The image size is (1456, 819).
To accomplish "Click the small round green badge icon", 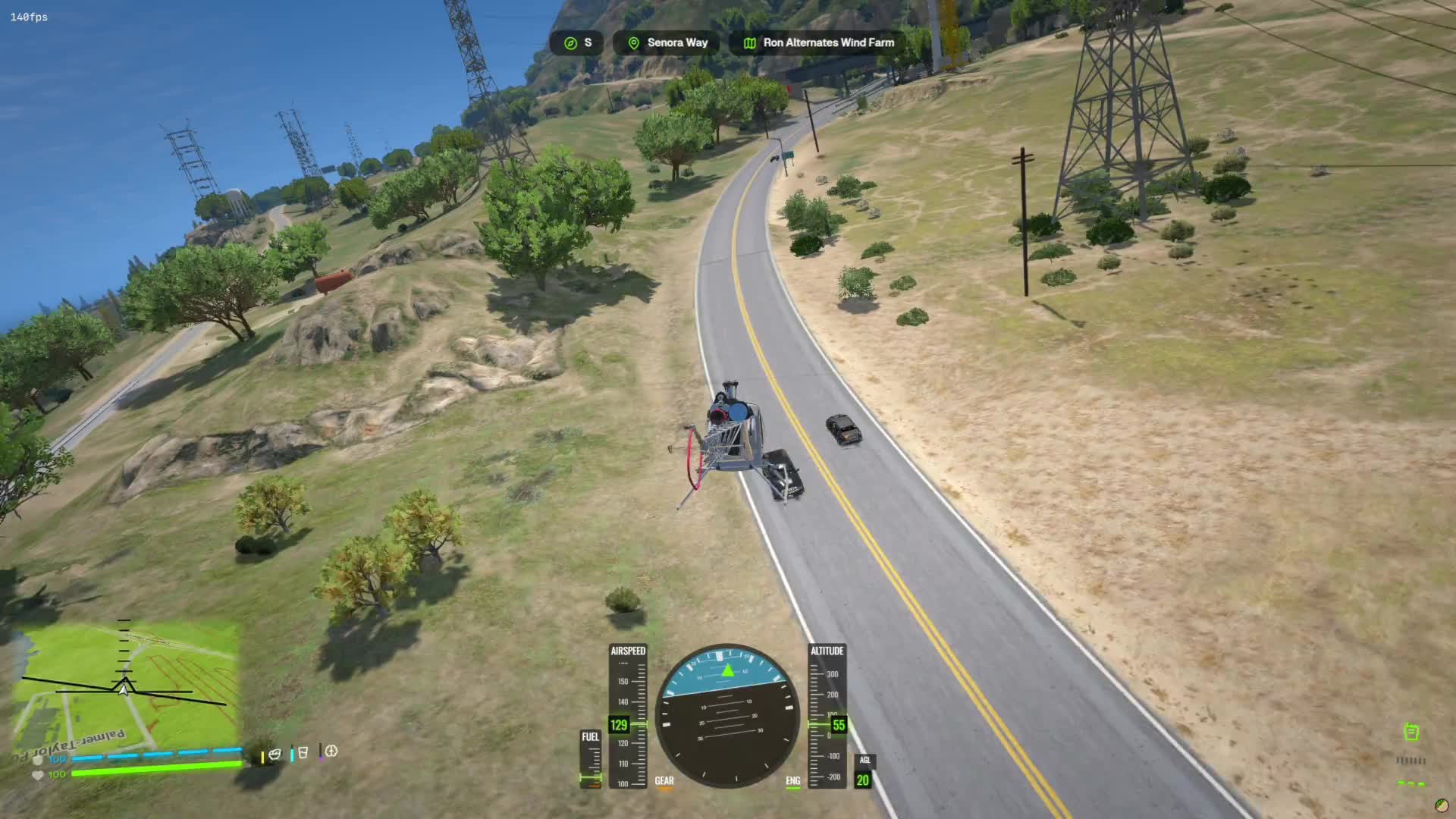I will click(1441, 805).
